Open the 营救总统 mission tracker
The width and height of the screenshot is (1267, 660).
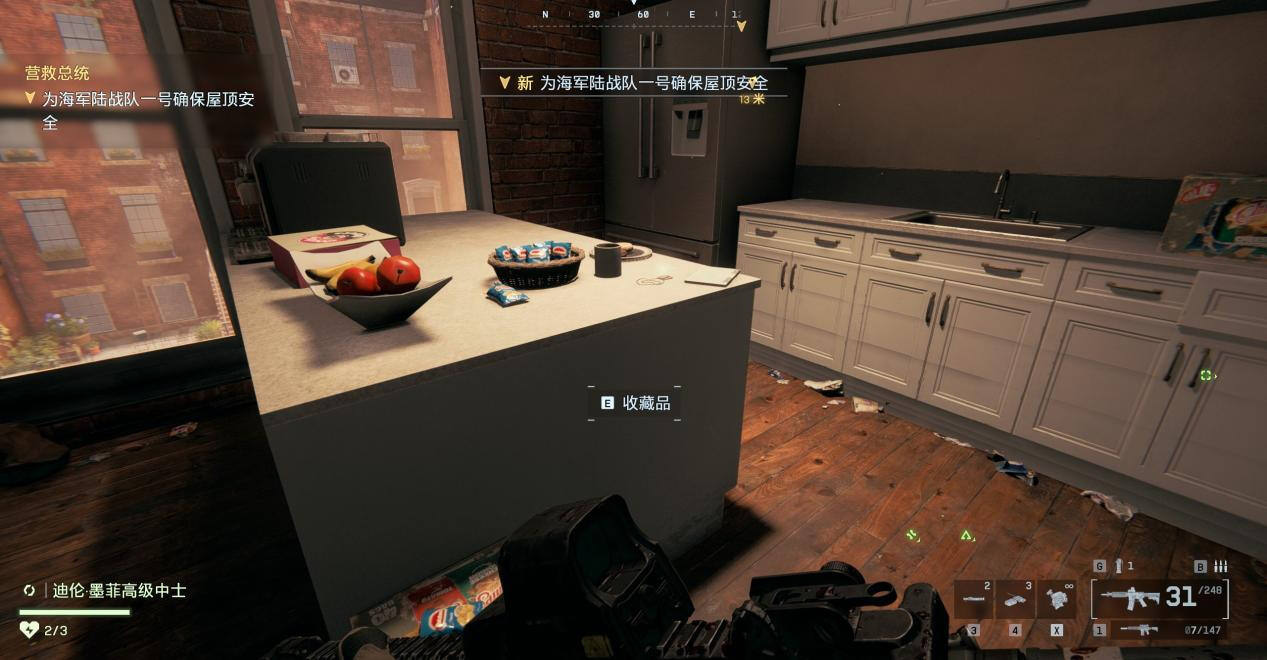tap(57, 73)
